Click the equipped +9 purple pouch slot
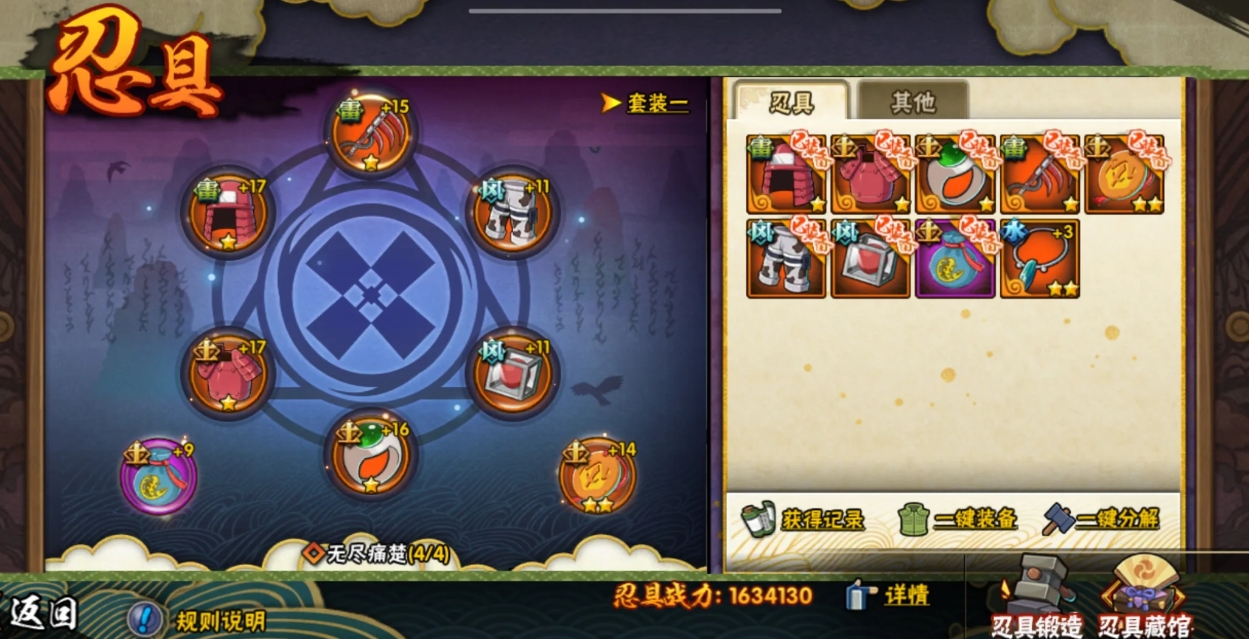 tap(158, 476)
